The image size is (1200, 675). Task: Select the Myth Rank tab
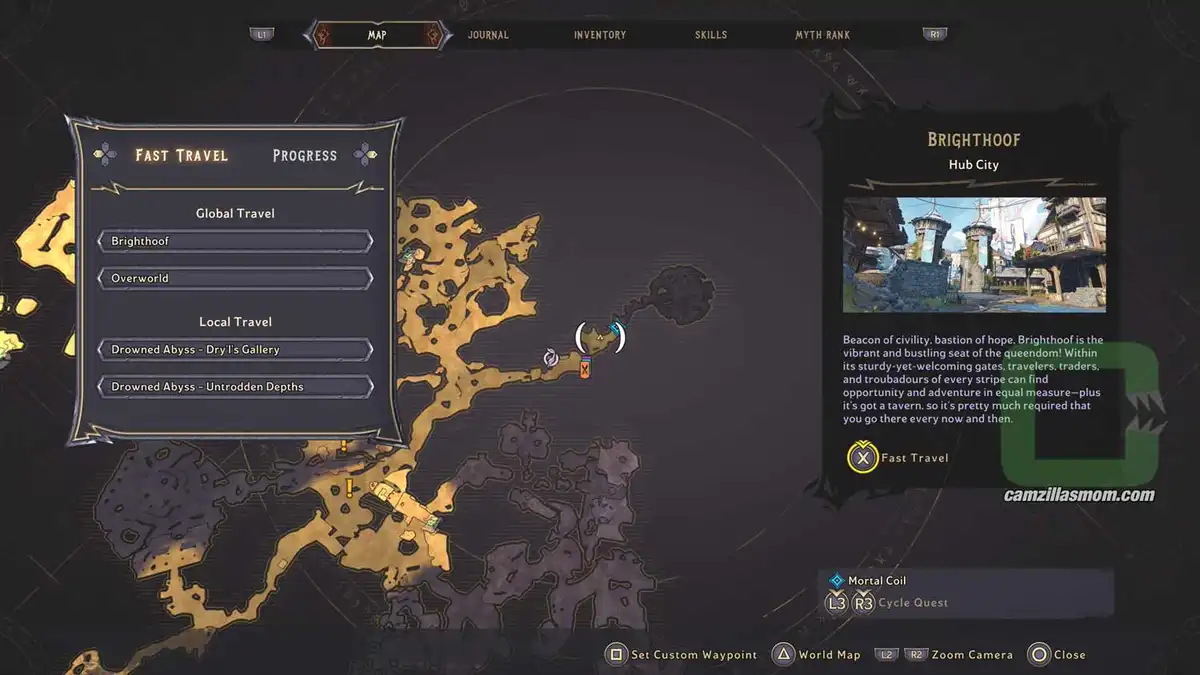tap(822, 35)
